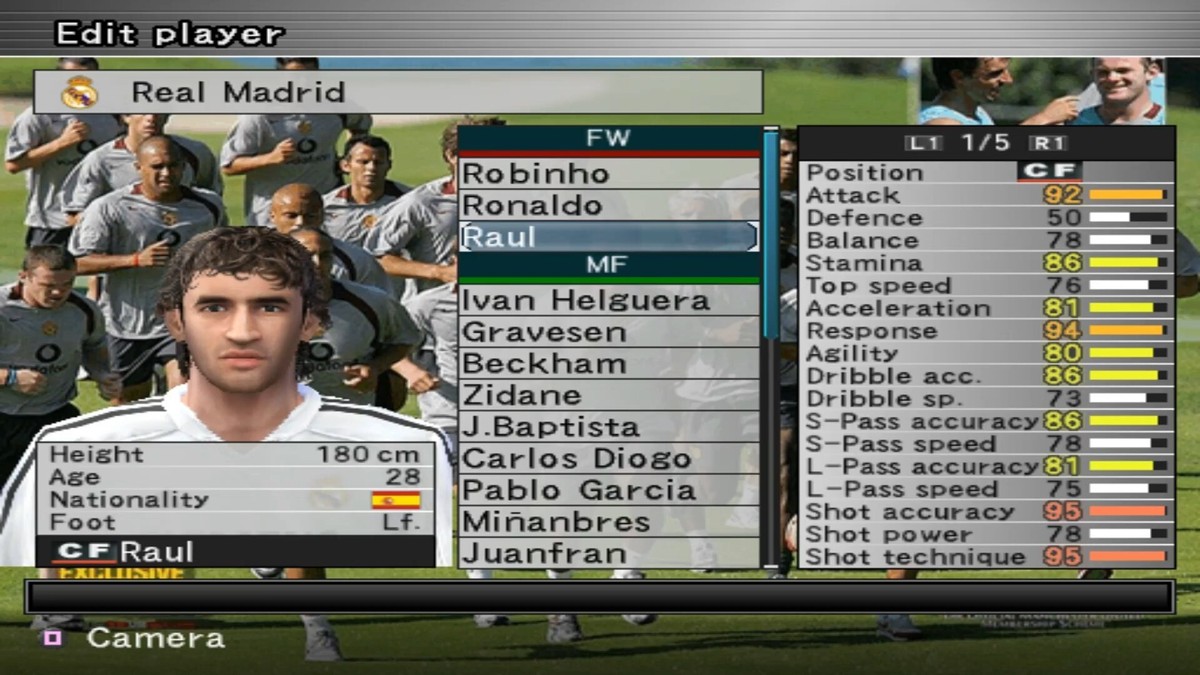This screenshot has height=675, width=1200.
Task: Pick Juanfran at the list bottom
Action: (608, 553)
